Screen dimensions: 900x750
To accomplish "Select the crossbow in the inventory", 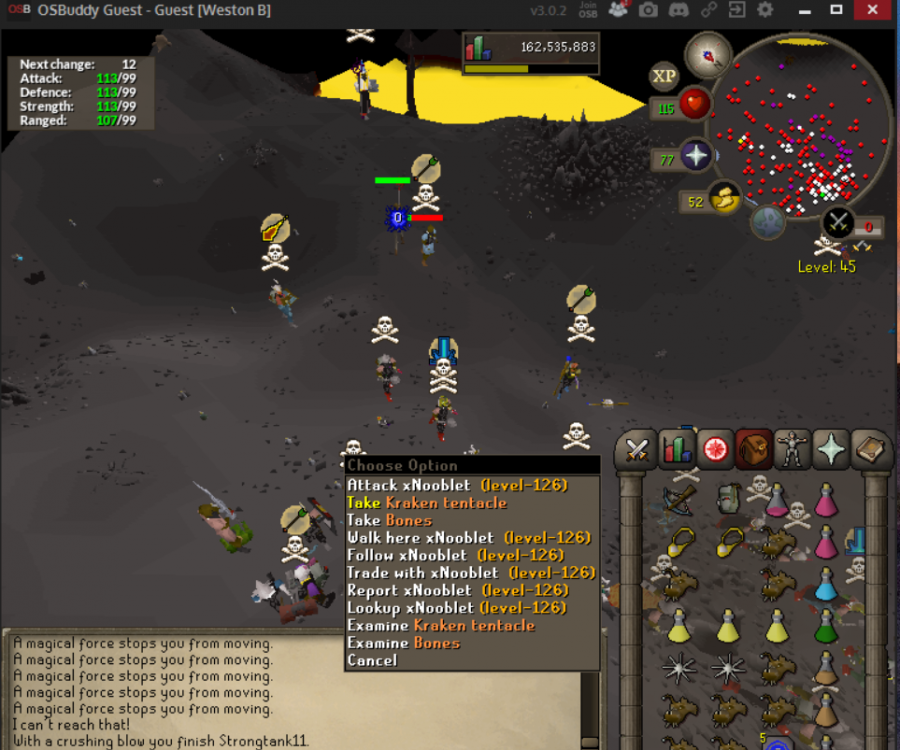I will pos(680,499).
